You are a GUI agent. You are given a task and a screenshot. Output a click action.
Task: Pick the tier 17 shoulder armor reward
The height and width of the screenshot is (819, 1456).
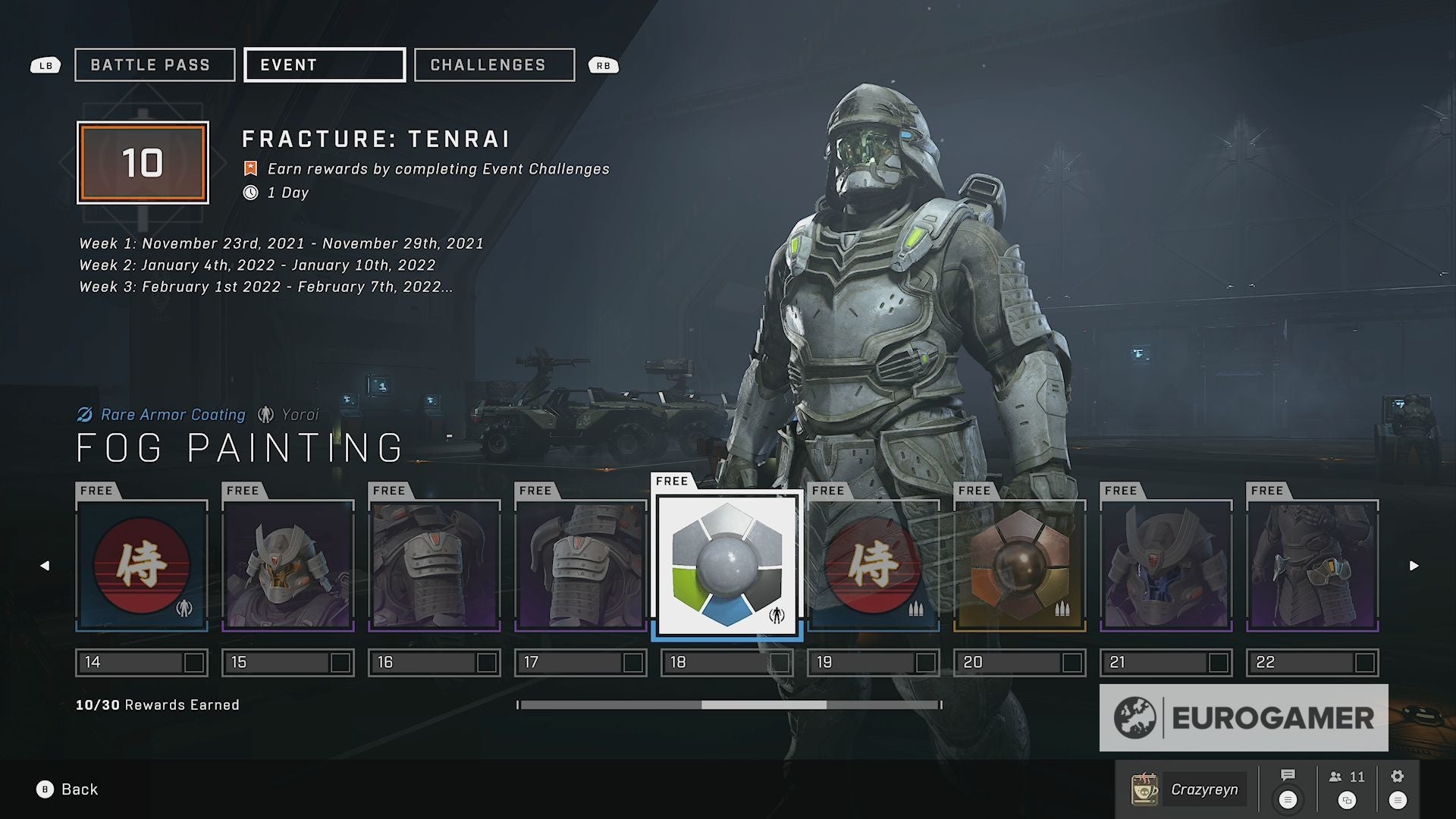581,565
